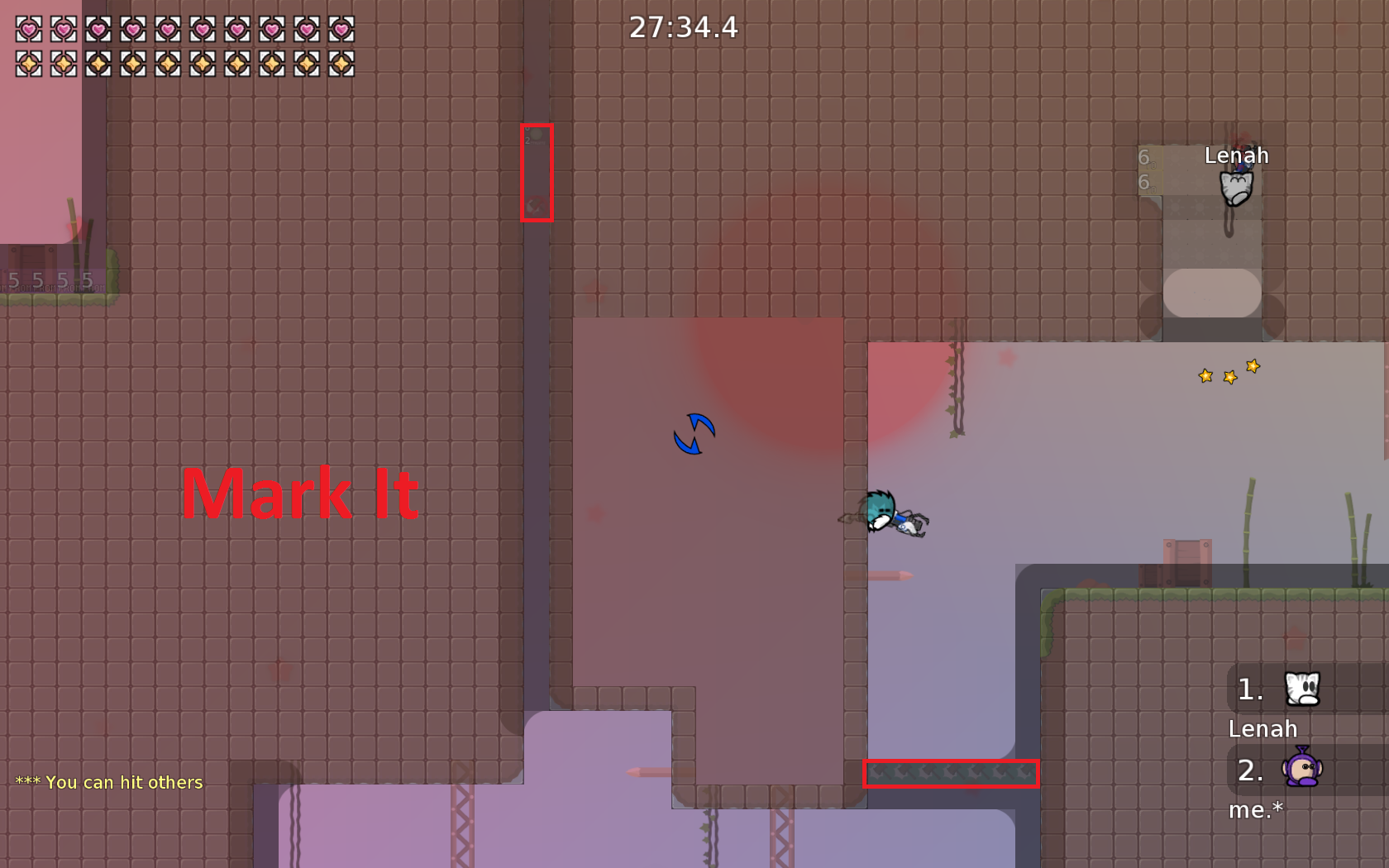Pick up the blue spinning shuriken weapon
The width and height of the screenshot is (1389, 868).
tap(694, 434)
